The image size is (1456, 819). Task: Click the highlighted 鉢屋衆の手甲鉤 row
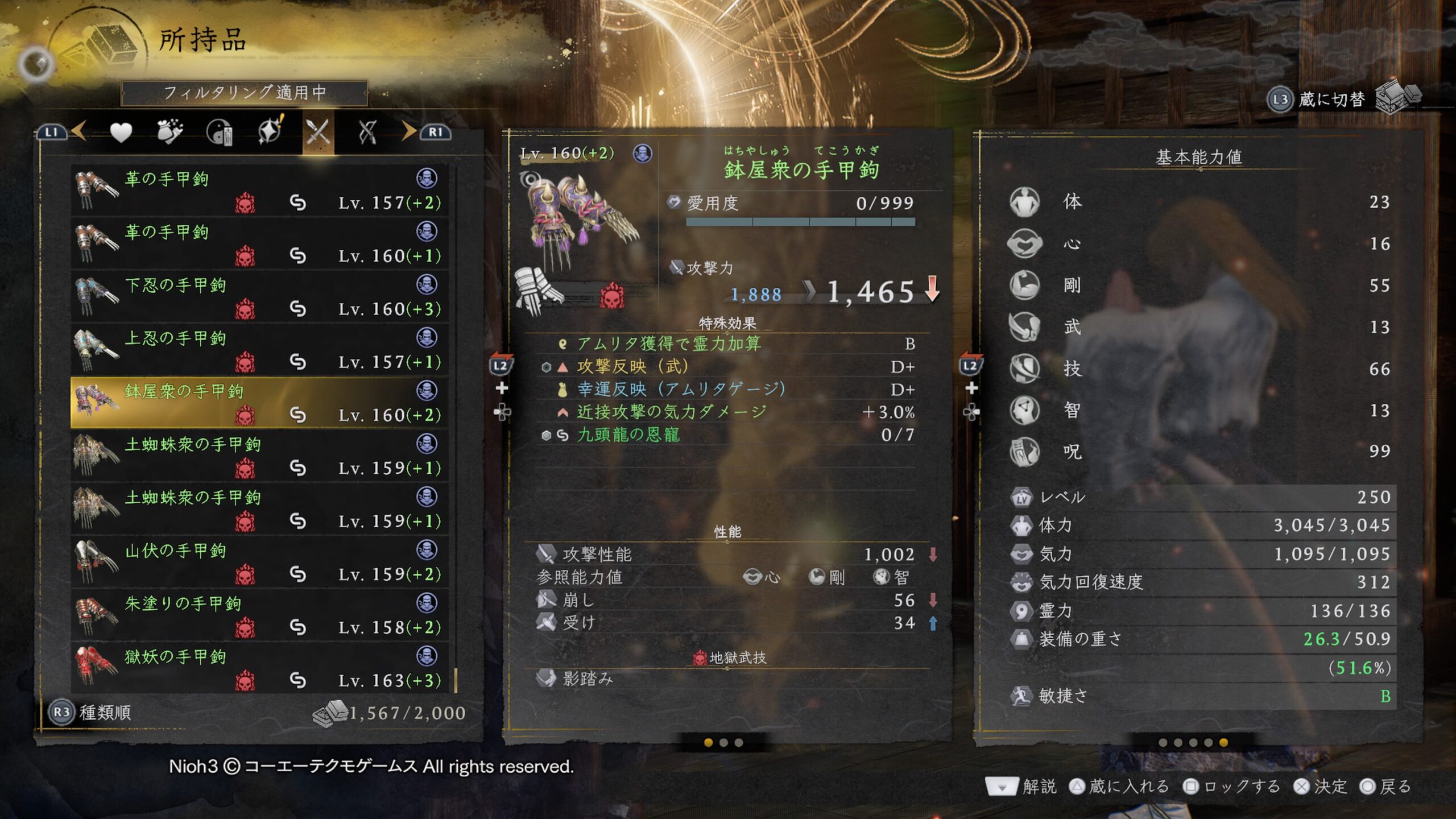click(259, 403)
